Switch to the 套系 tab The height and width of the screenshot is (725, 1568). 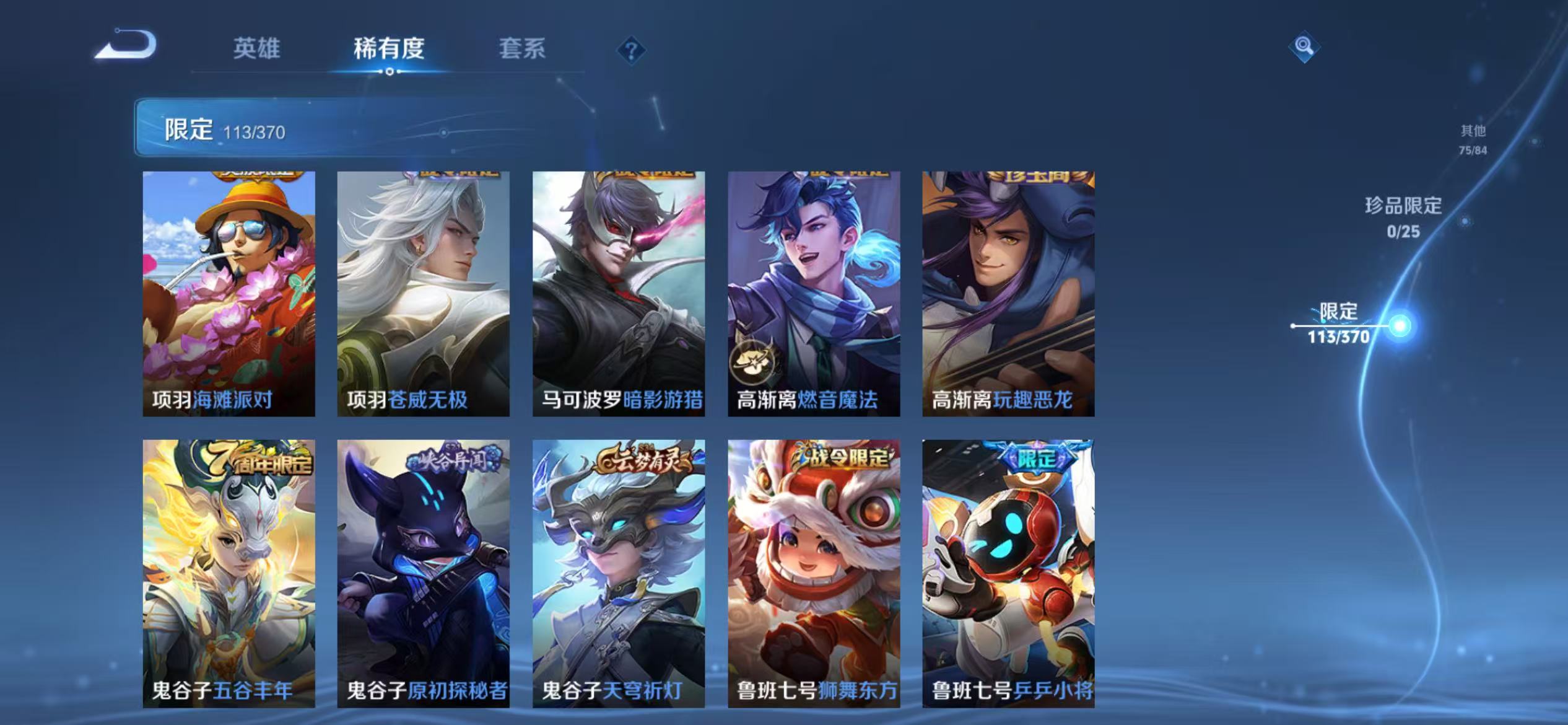(523, 50)
